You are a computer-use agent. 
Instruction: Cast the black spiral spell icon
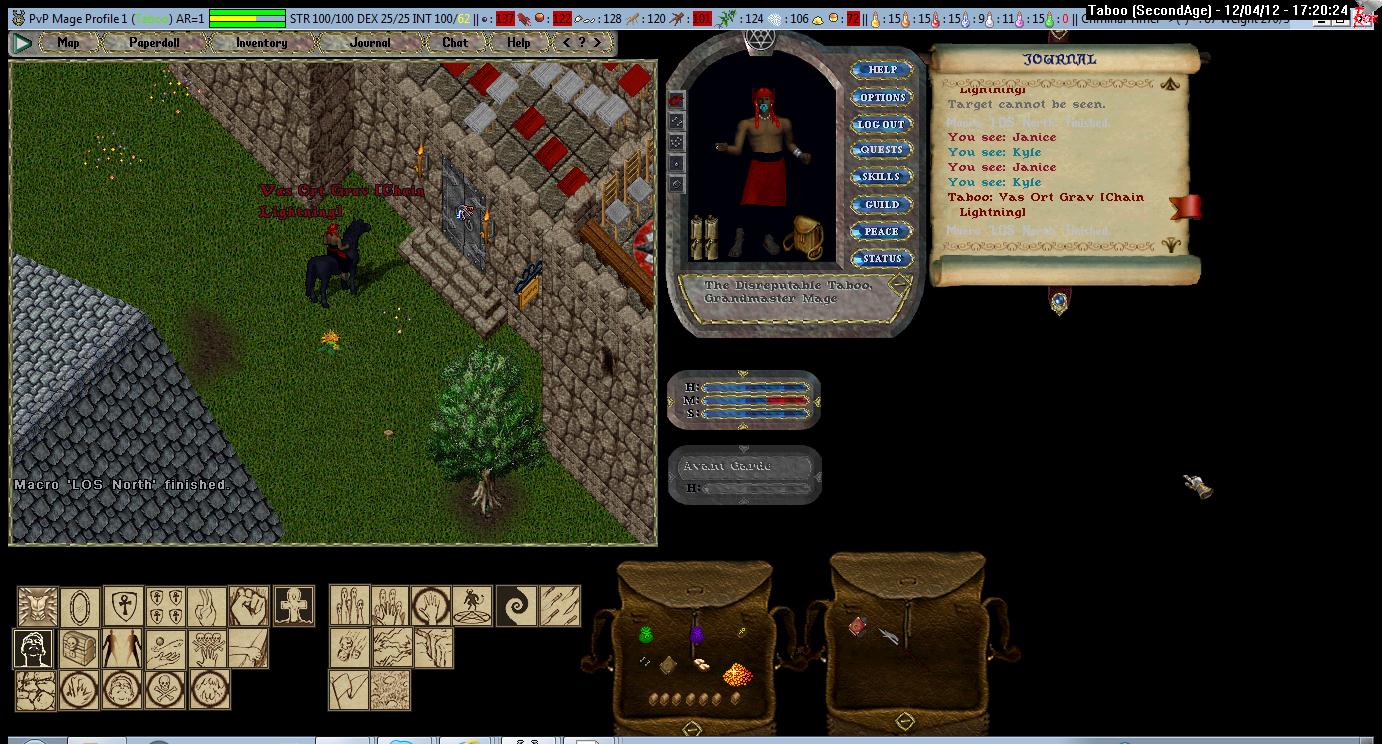click(x=516, y=606)
